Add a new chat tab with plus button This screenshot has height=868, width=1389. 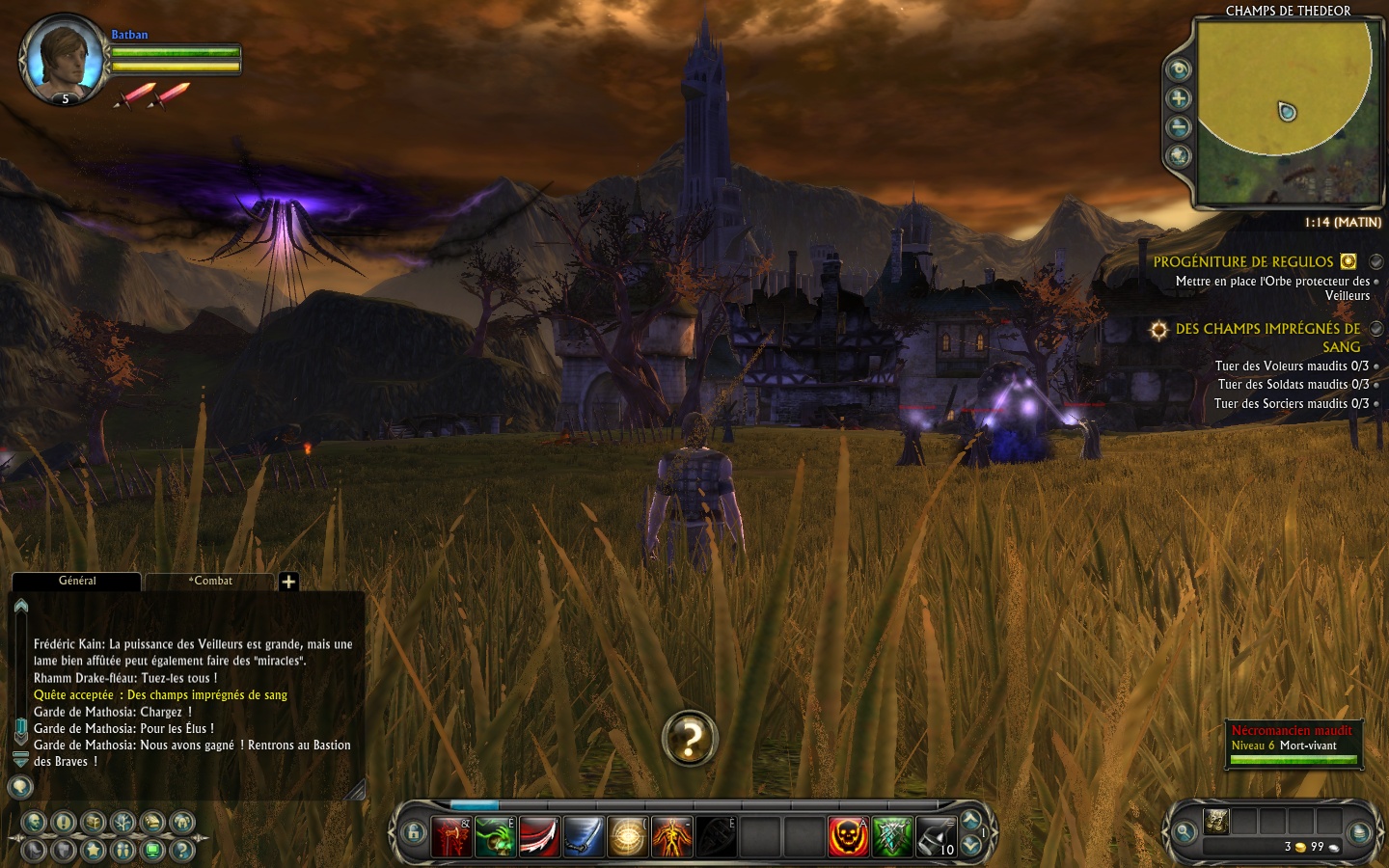coord(288,582)
